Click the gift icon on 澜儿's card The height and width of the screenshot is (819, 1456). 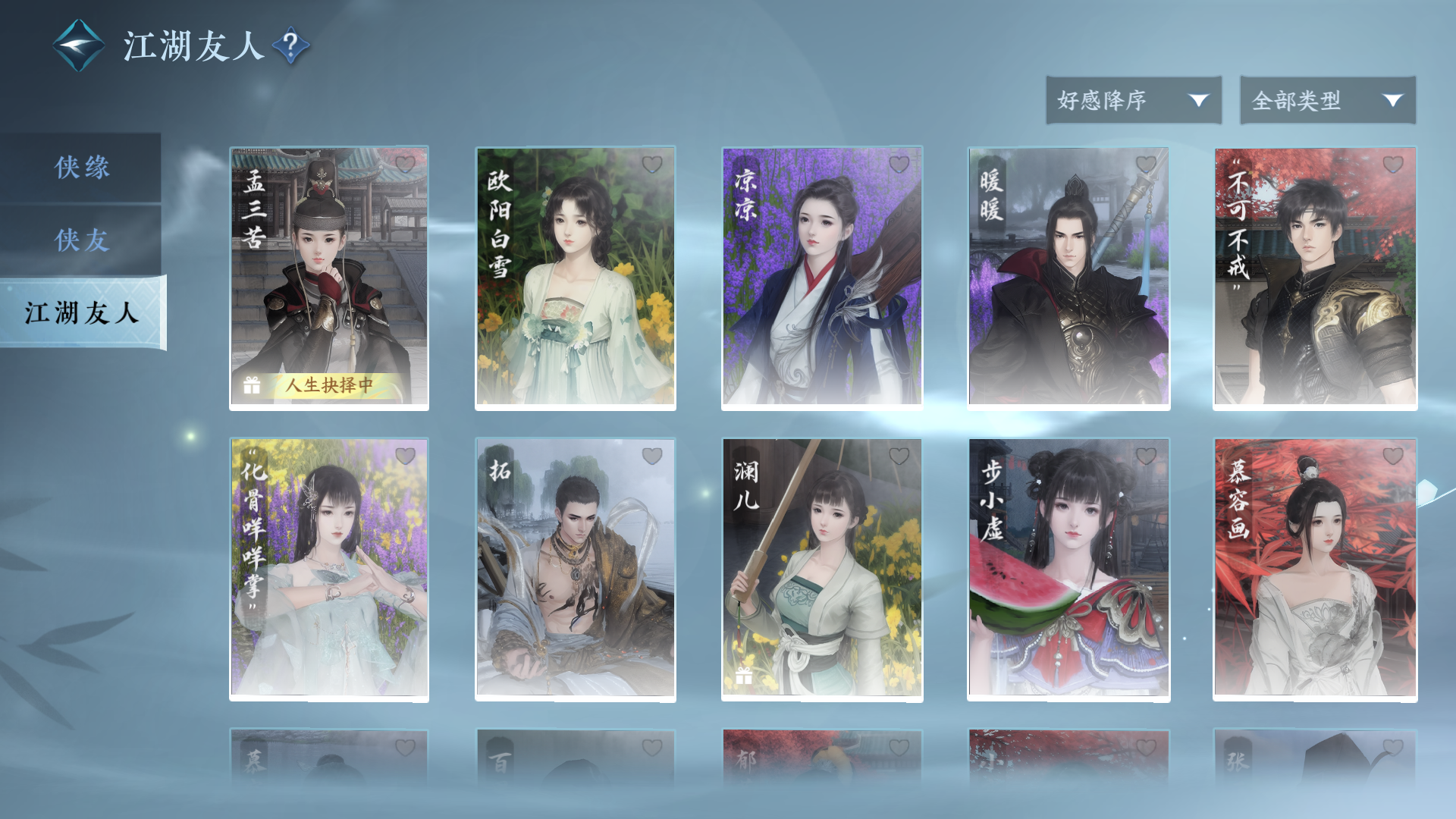744,676
